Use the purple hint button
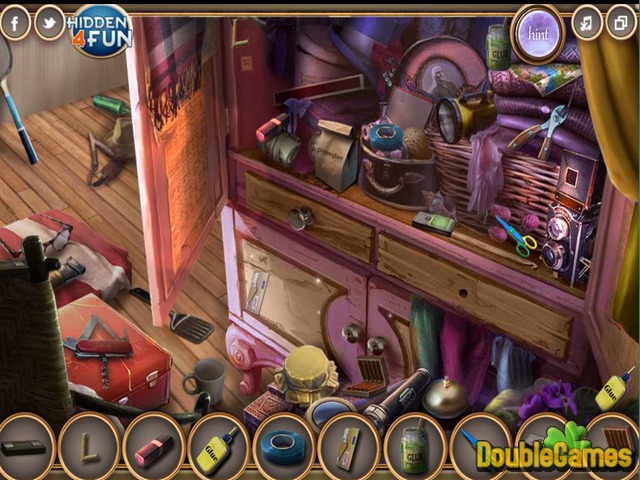 tap(538, 32)
